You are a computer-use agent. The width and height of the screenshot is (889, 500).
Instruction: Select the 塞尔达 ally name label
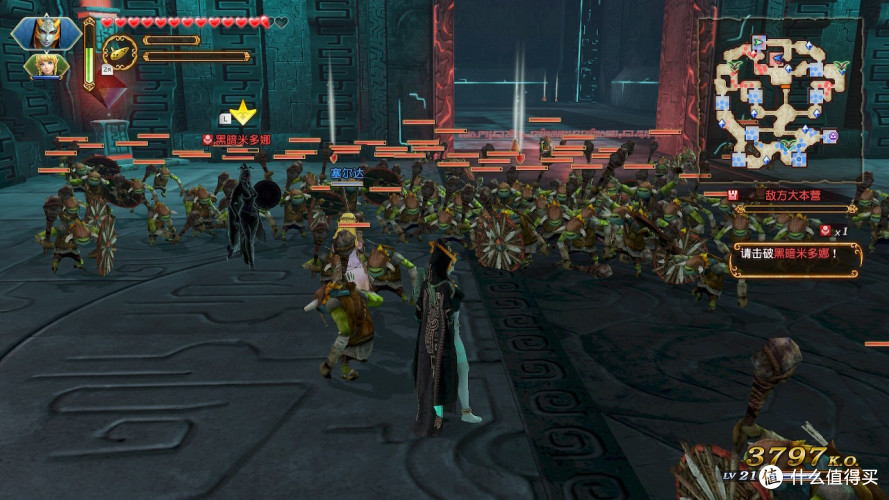[346, 173]
